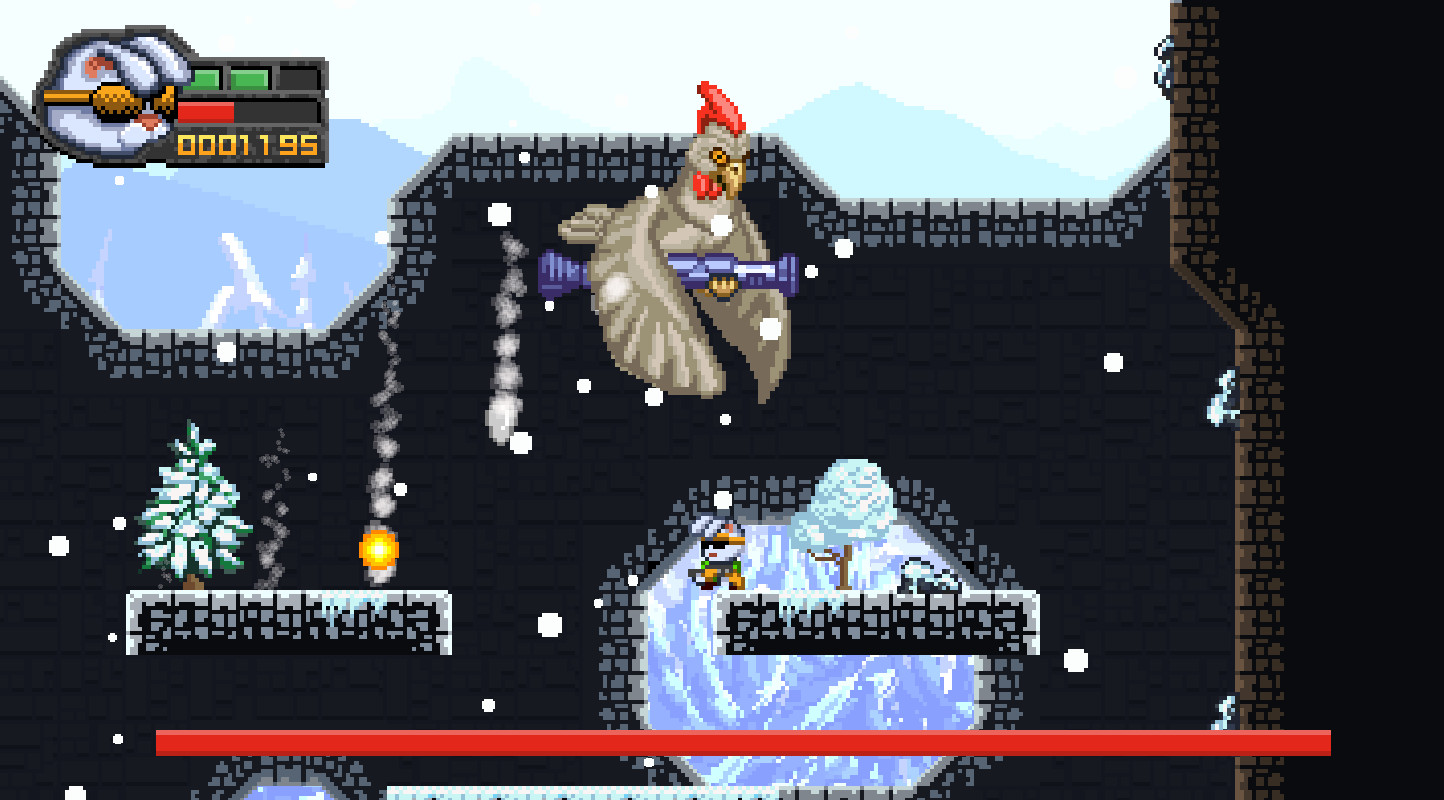The width and height of the screenshot is (1444, 800).
Task: Select the gunner riding the chicken's weapon
Action: (x=722, y=285)
